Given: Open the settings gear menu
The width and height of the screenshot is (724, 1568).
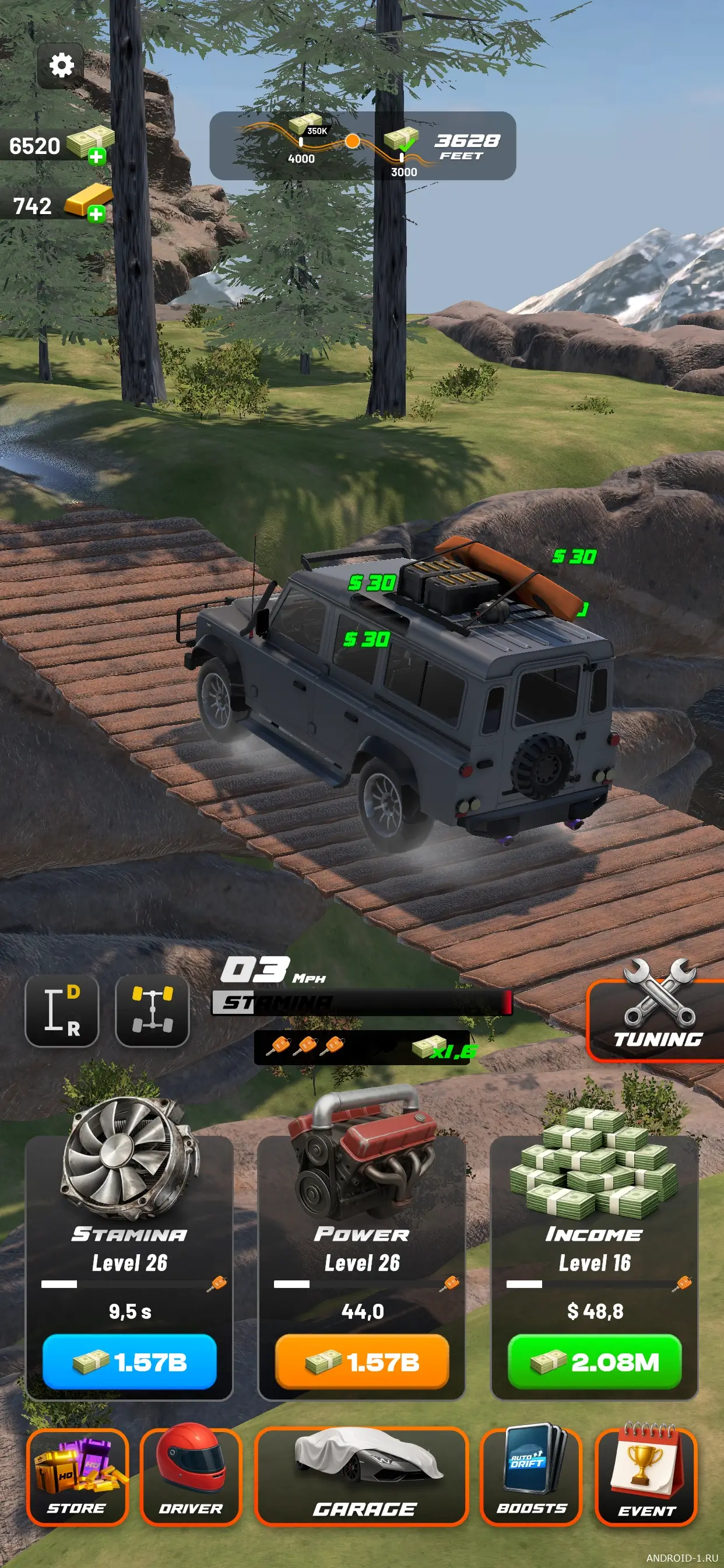Looking at the screenshot, I should (61, 65).
